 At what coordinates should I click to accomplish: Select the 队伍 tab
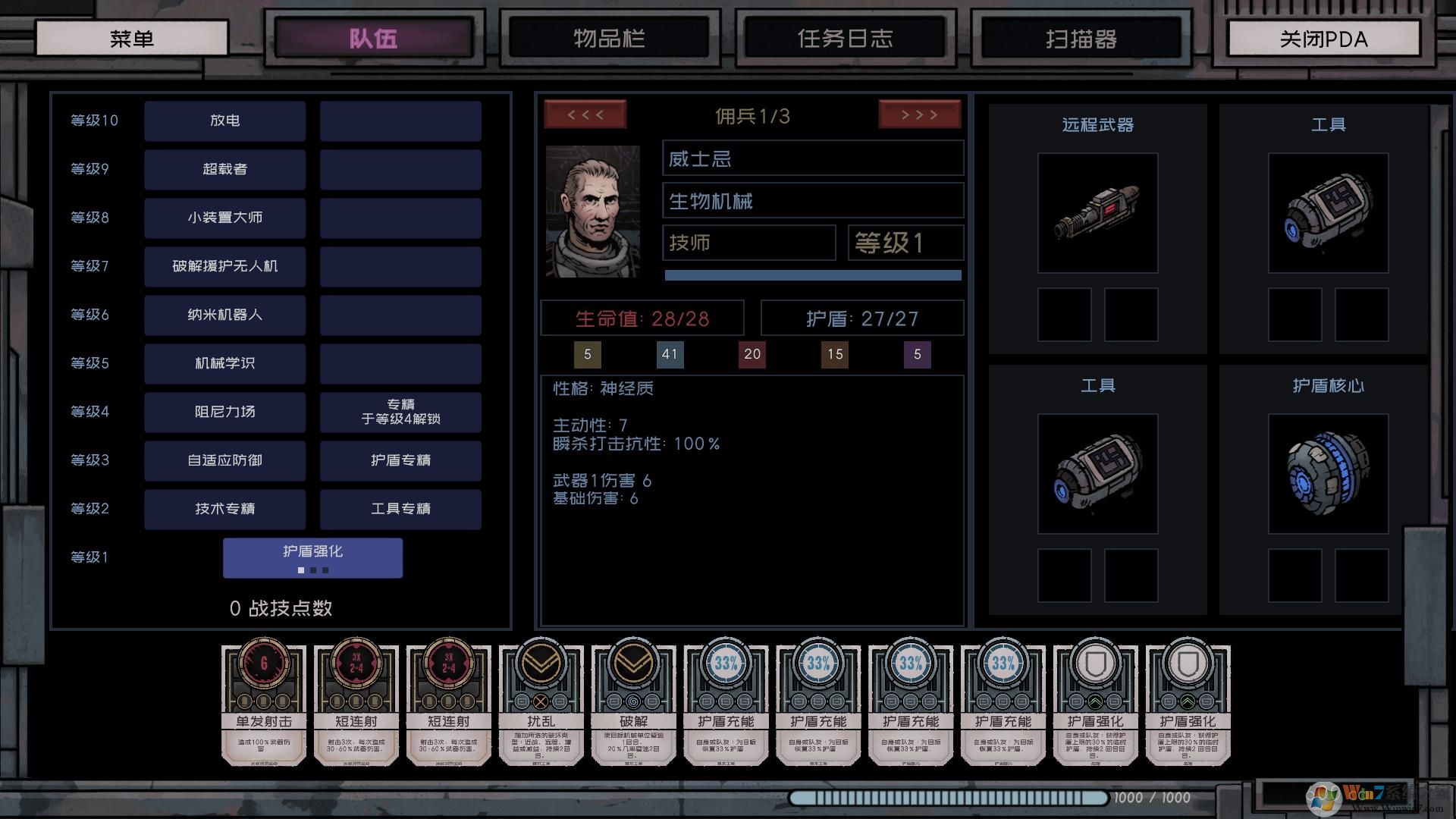click(373, 38)
